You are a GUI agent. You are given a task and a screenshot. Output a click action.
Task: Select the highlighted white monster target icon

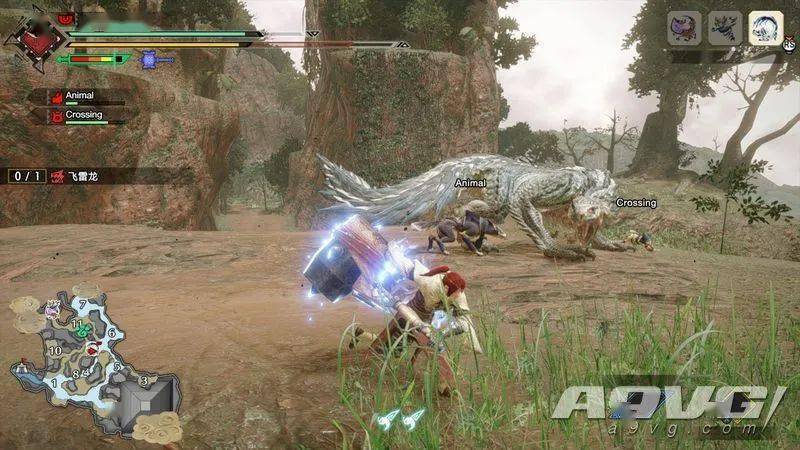click(x=766, y=27)
